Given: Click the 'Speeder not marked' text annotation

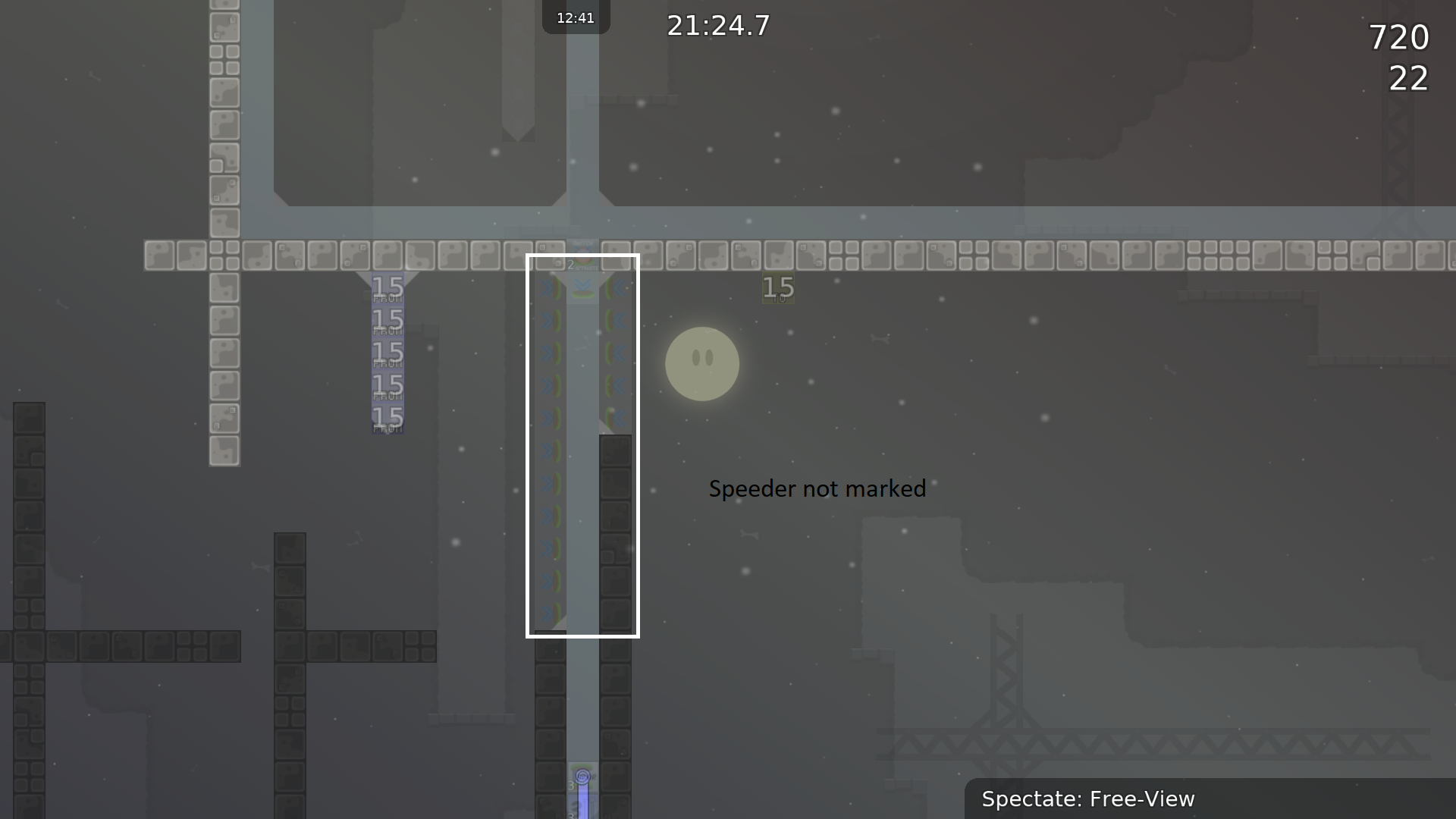Looking at the screenshot, I should tap(817, 489).
